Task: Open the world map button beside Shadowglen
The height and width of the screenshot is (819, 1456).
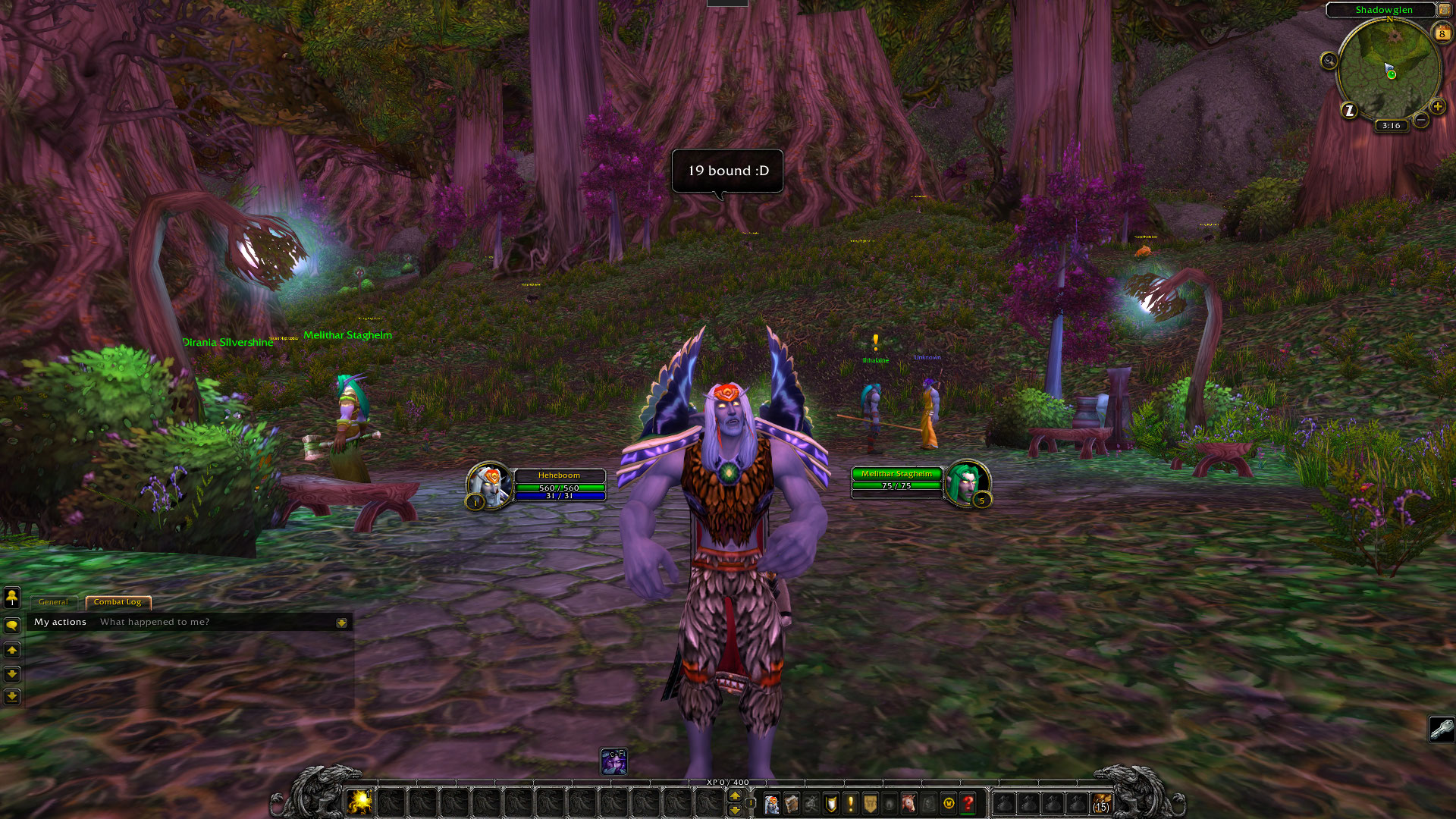Action: (x=1445, y=10)
